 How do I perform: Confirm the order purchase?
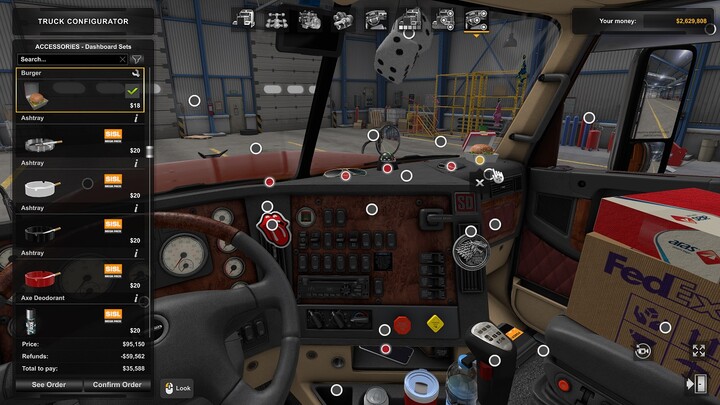pyautogui.click(x=116, y=384)
